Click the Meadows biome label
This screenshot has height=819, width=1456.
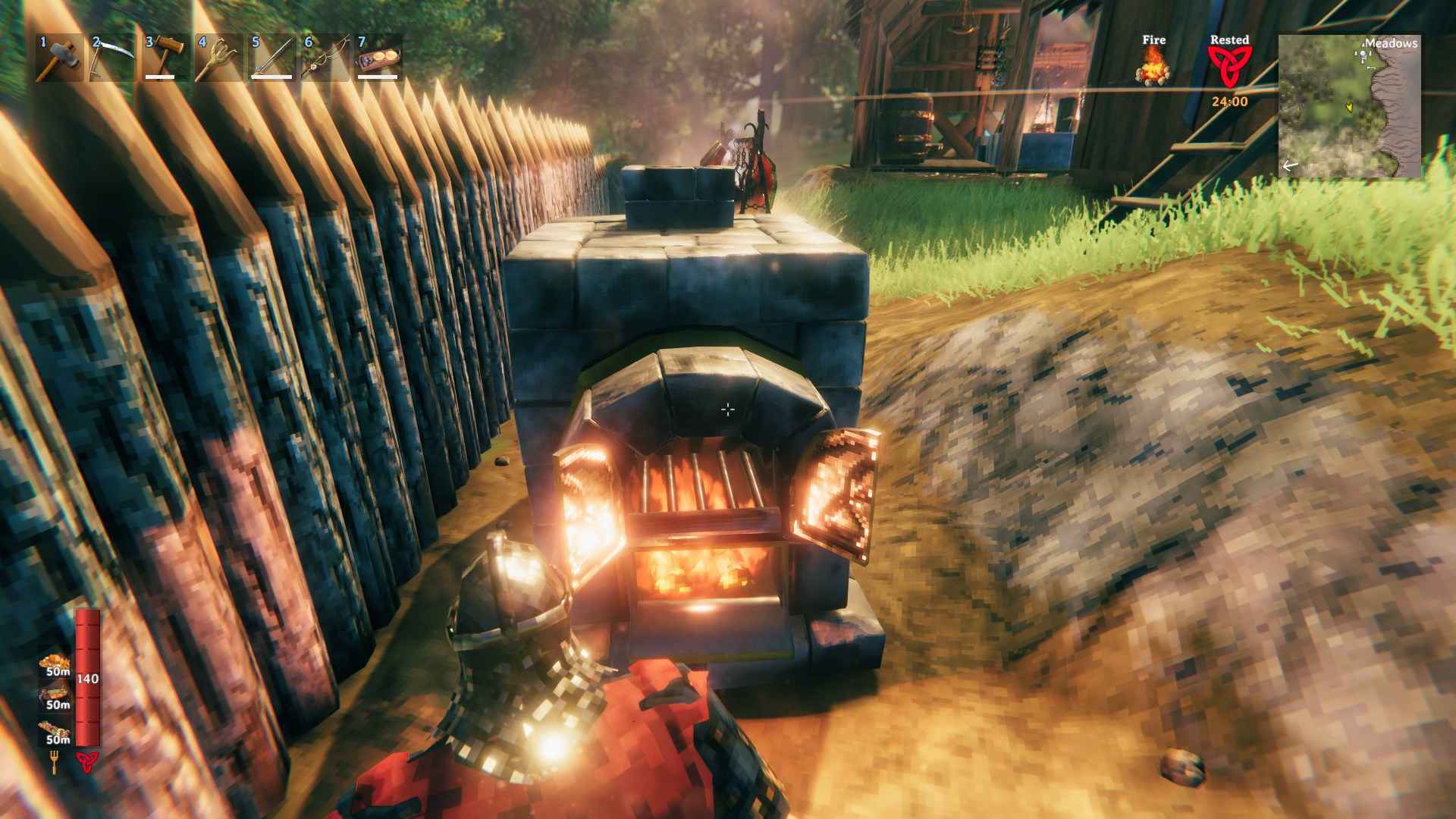(1392, 44)
